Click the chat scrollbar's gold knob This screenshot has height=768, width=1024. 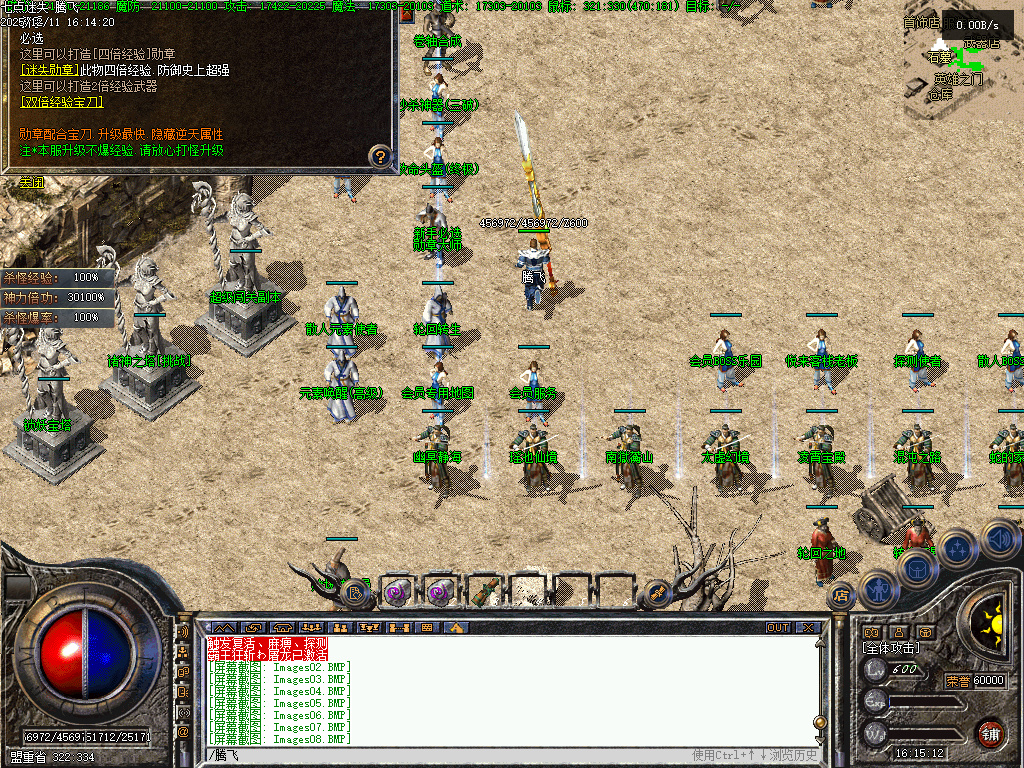[820, 721]
